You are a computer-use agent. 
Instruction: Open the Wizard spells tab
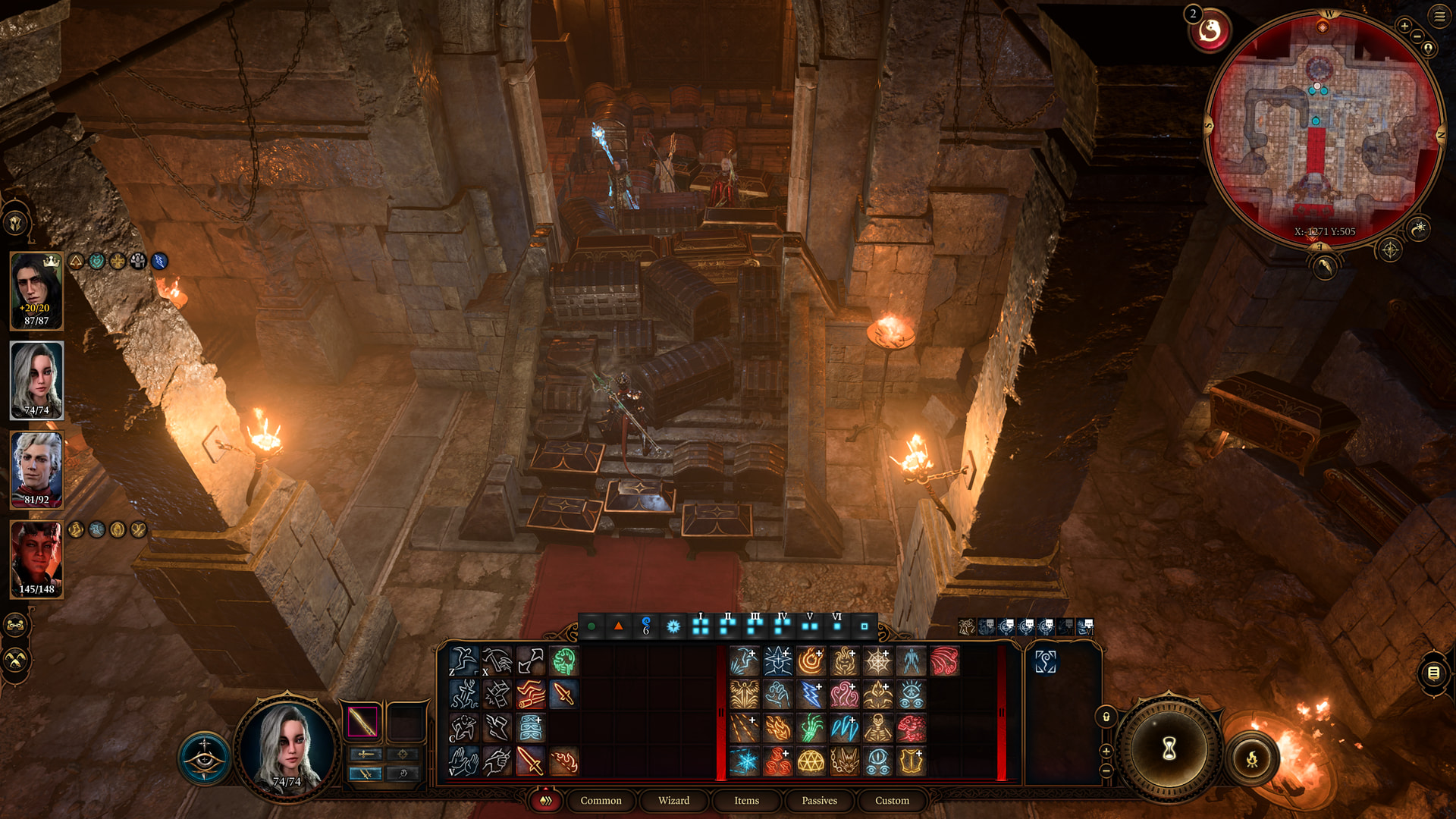click(673, 801)
